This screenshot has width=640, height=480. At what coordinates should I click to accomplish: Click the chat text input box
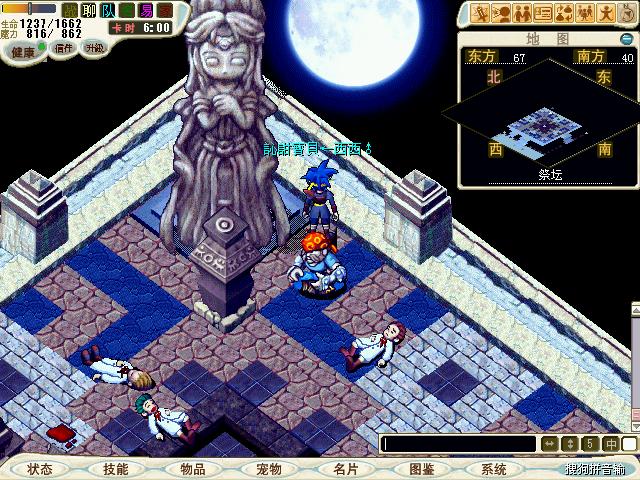tap(458, 443)
